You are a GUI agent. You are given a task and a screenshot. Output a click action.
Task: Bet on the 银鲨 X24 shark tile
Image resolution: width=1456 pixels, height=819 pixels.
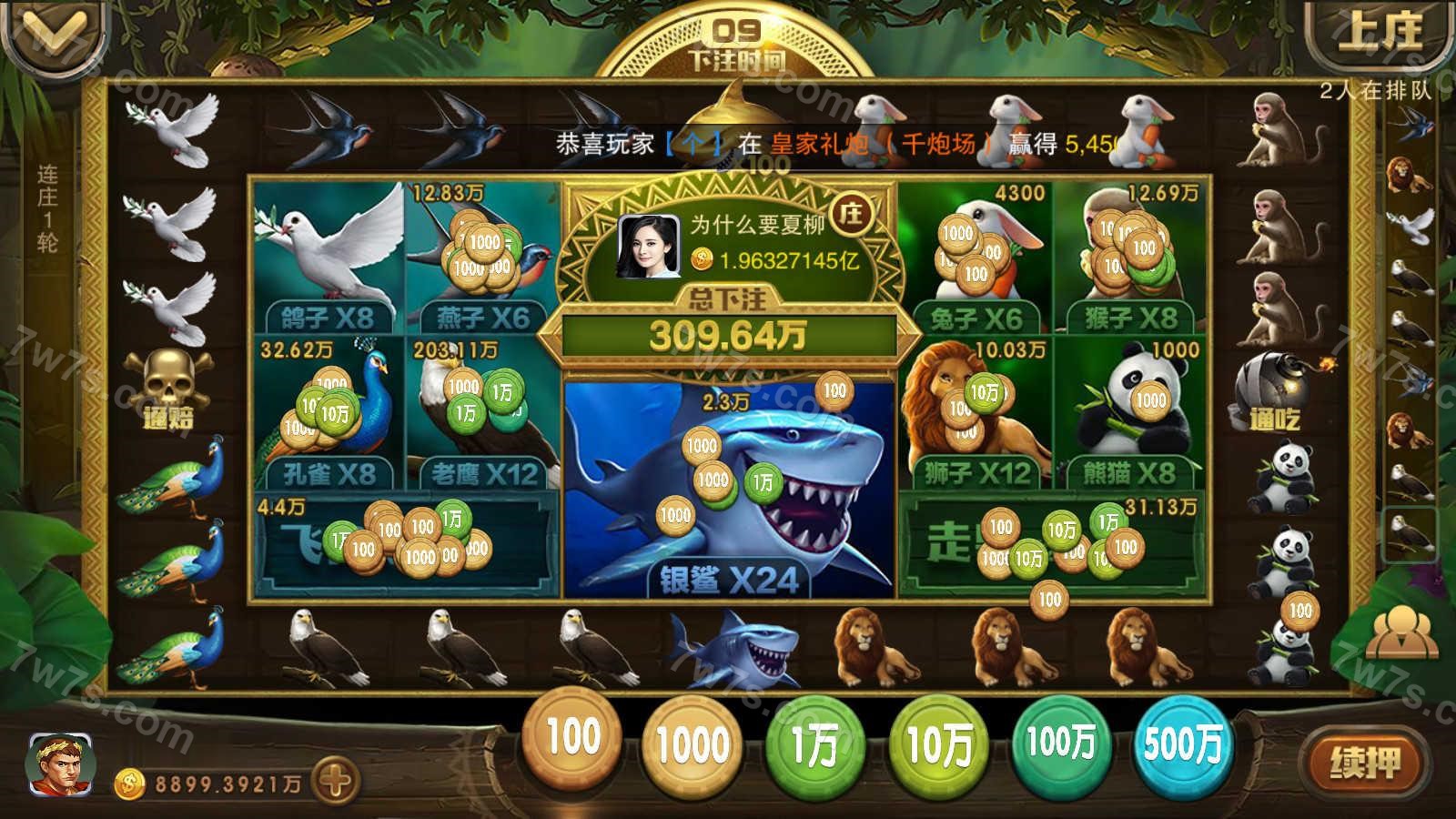728,491
